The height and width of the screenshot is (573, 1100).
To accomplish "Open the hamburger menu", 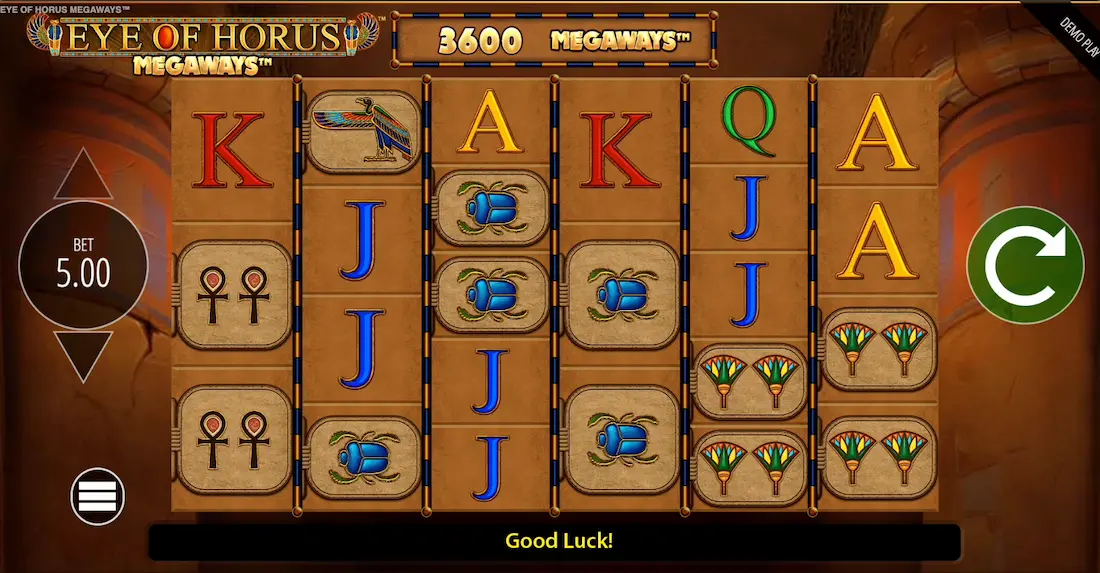I will coord(97,495).
